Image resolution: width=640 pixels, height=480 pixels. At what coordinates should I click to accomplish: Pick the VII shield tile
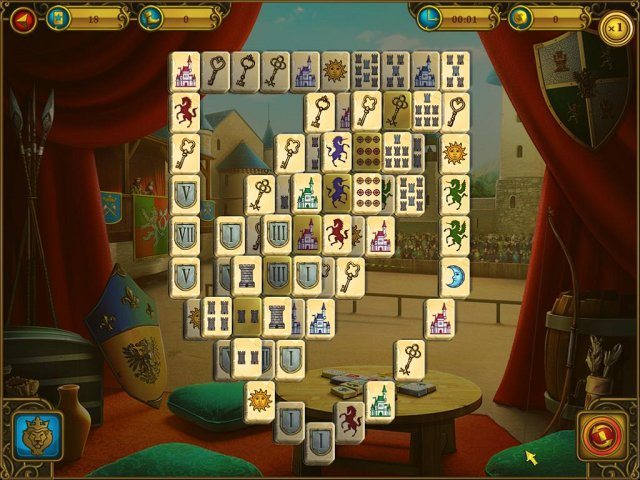click(185, 236)
